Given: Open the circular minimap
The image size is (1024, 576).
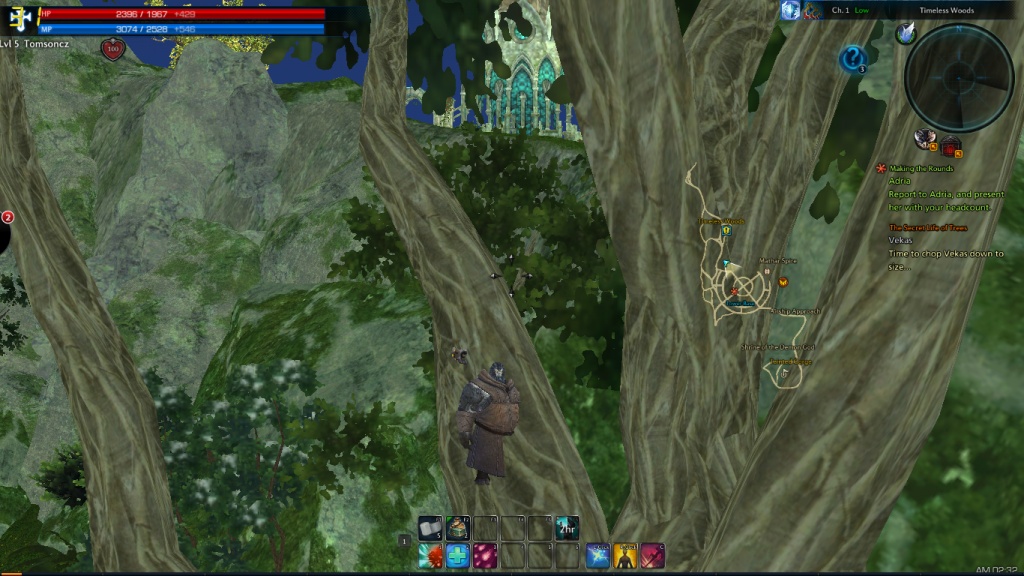Looking at the screenshot, I should pos(958,77).
